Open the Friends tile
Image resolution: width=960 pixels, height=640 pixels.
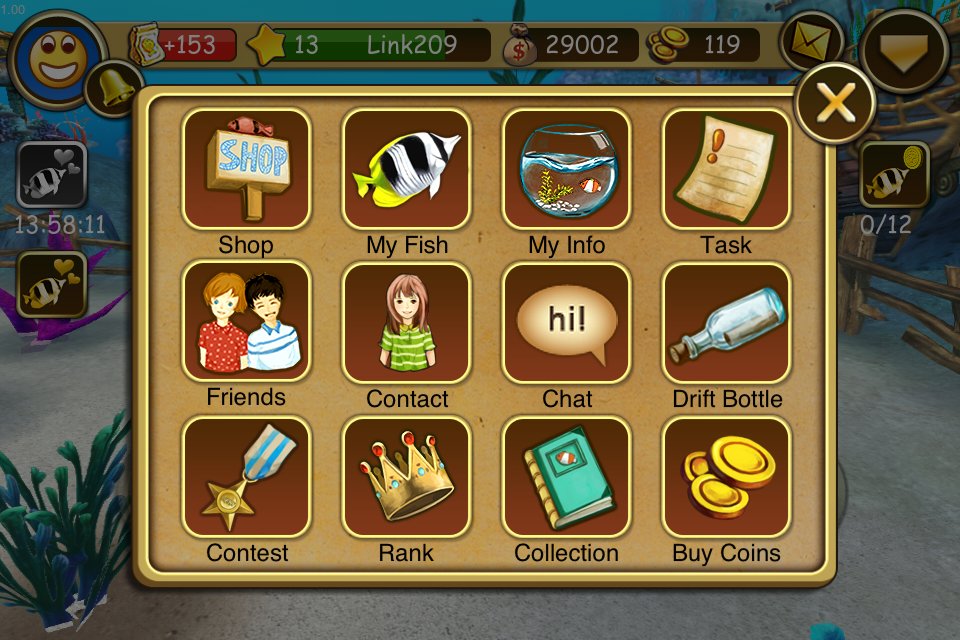[x=246, y=322]
